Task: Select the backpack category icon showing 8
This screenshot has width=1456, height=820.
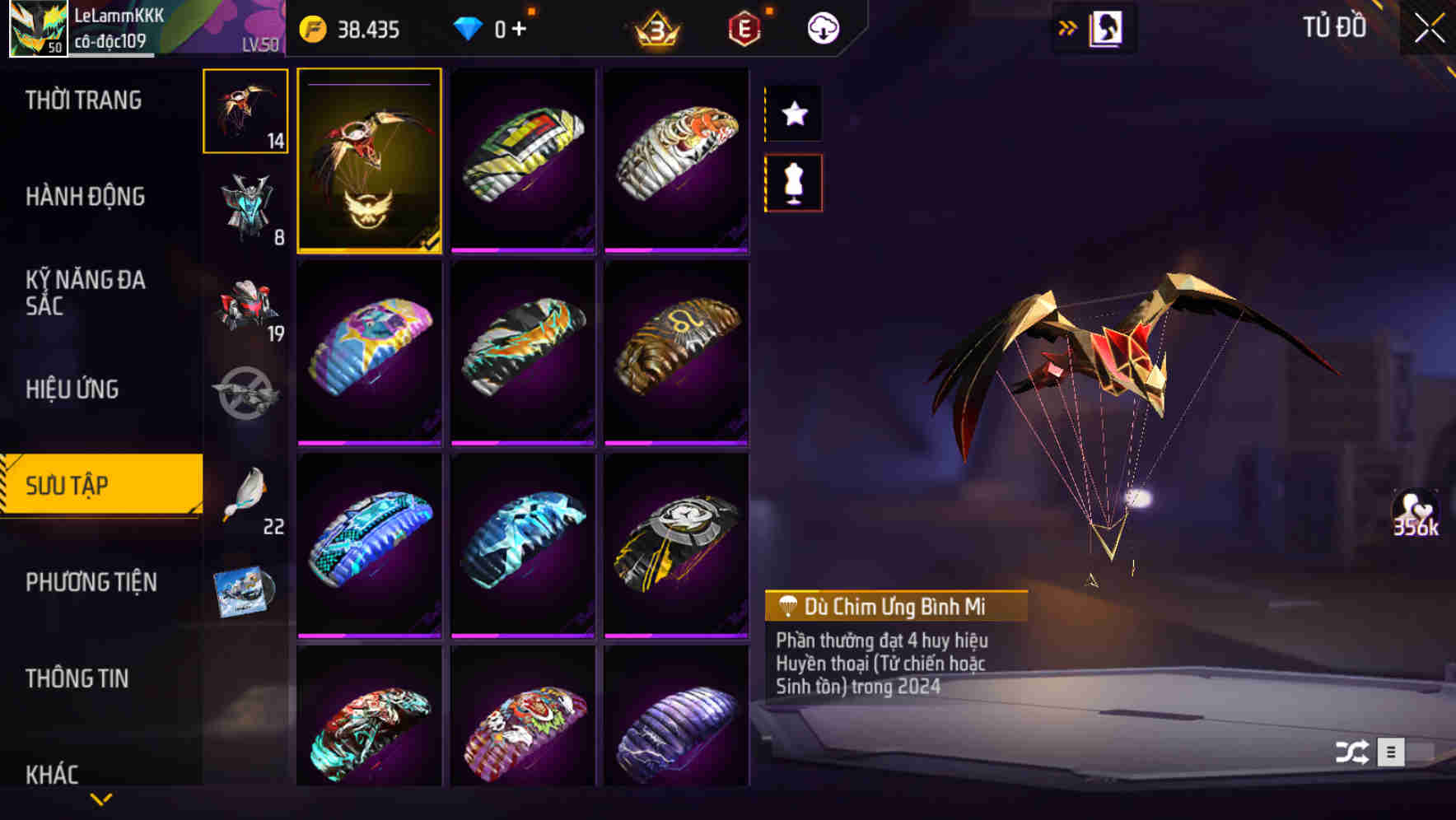Action: pyautogui.click(x=245, y=208)
